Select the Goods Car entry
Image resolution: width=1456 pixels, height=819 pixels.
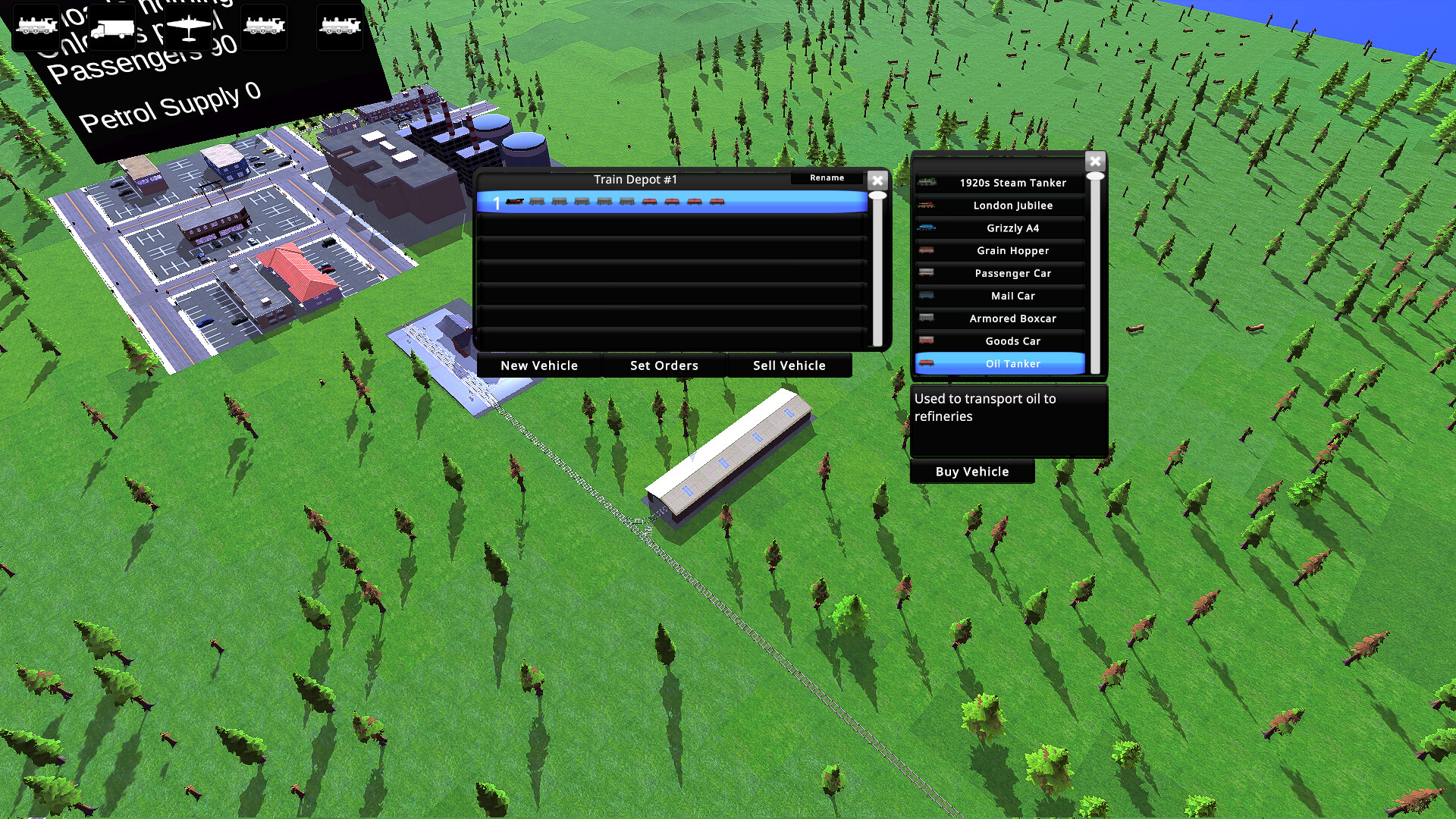1013,341
